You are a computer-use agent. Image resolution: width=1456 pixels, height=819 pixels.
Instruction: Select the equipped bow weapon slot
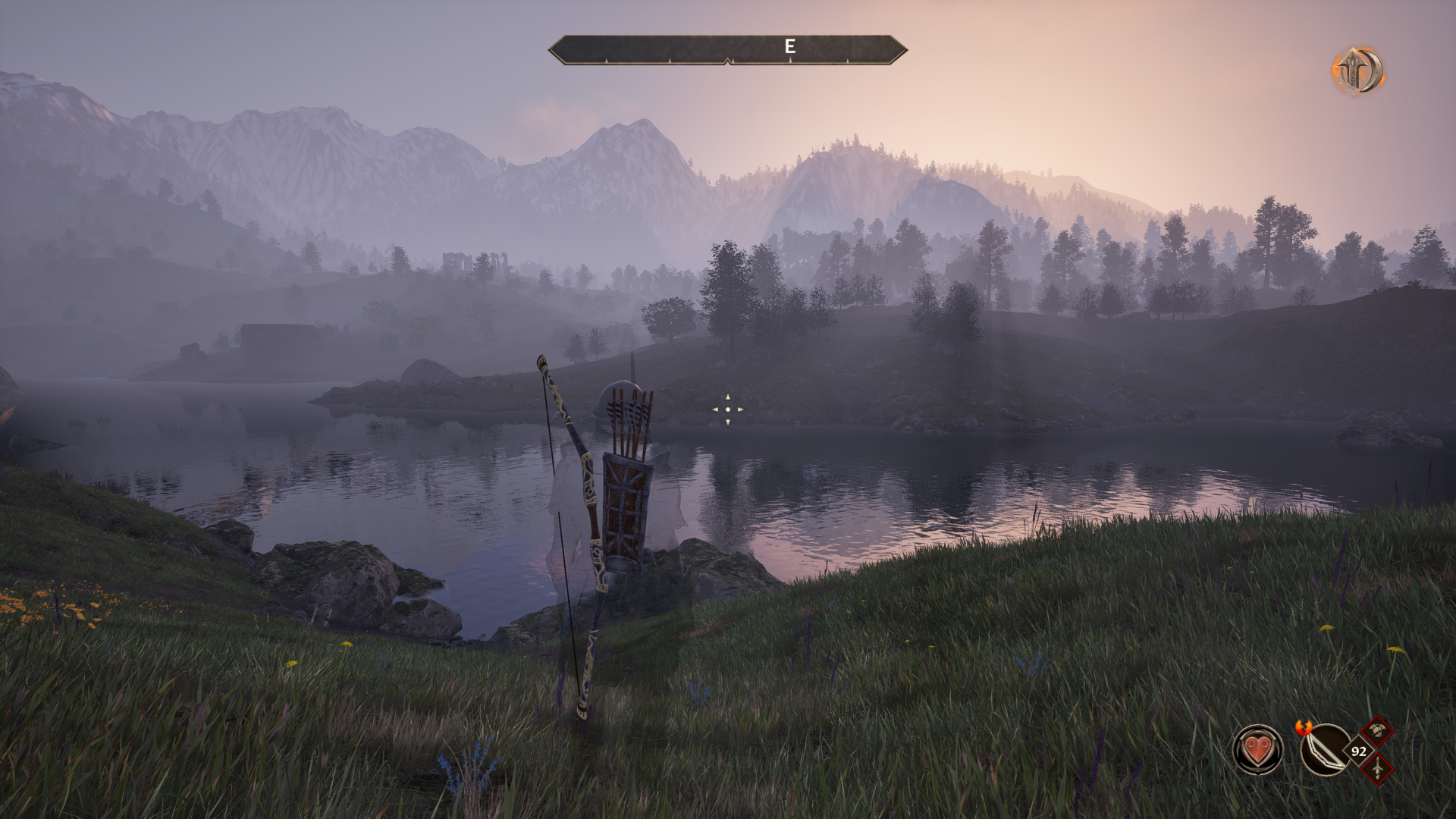click(x=1324, y=750)
